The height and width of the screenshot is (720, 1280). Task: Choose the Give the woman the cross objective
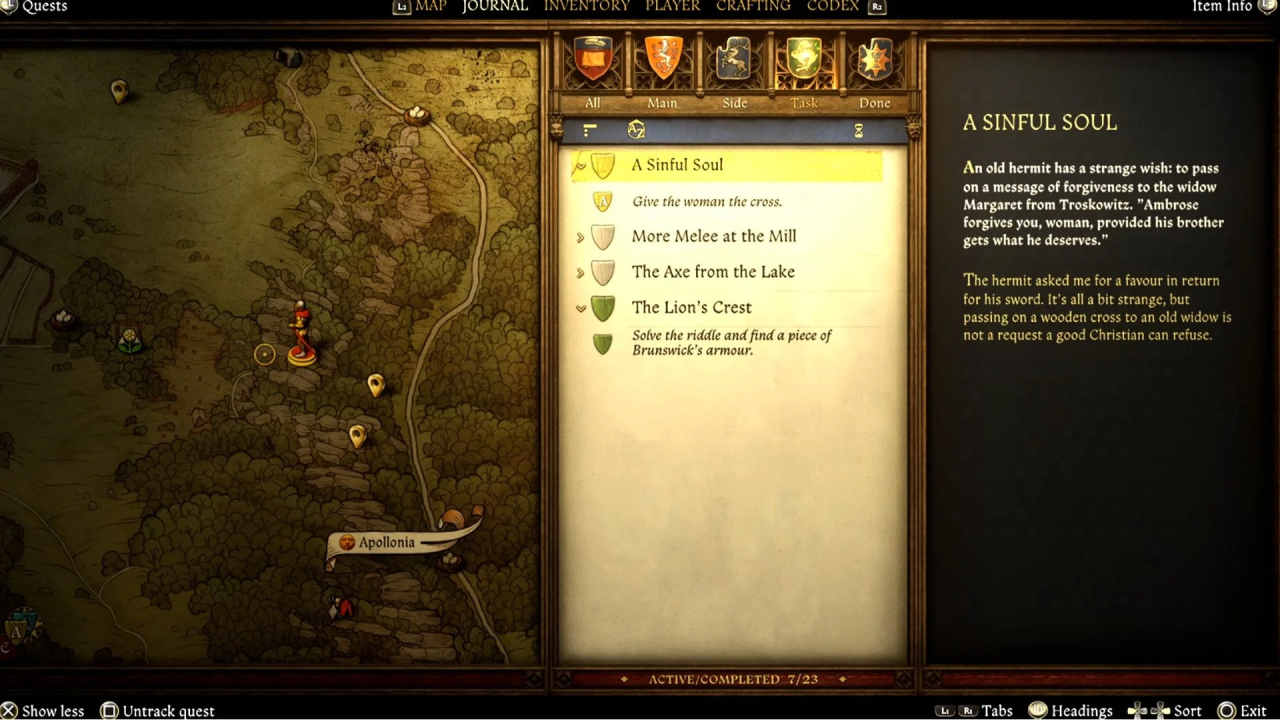(706, 202)
